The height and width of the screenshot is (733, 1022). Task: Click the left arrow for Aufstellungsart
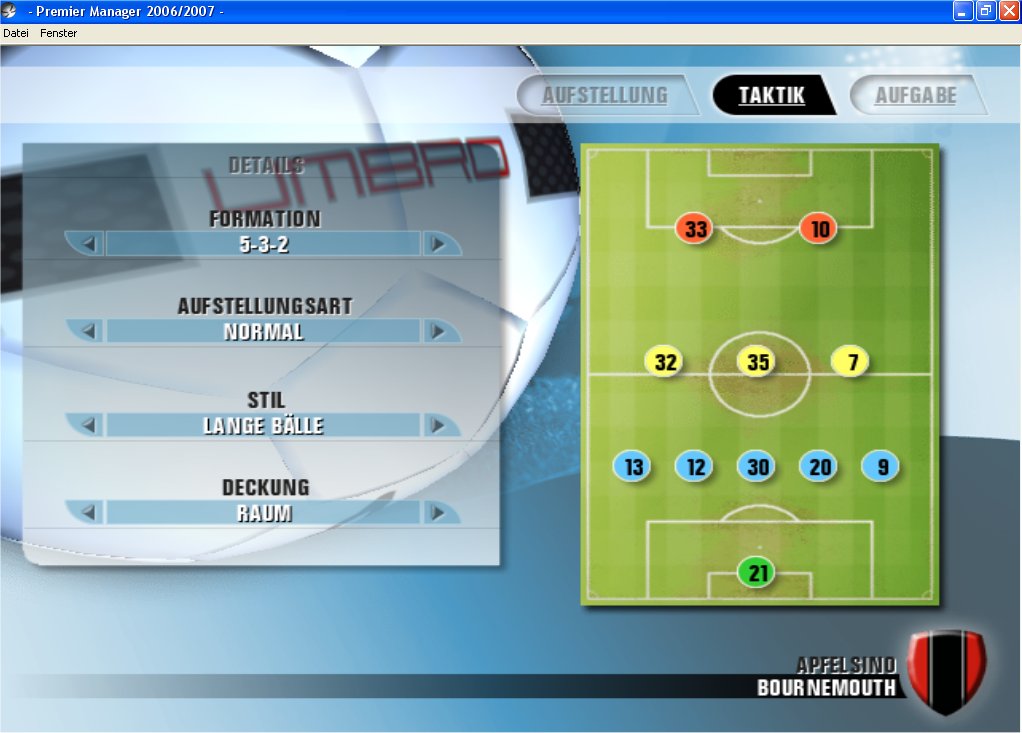tap(88, 331)
